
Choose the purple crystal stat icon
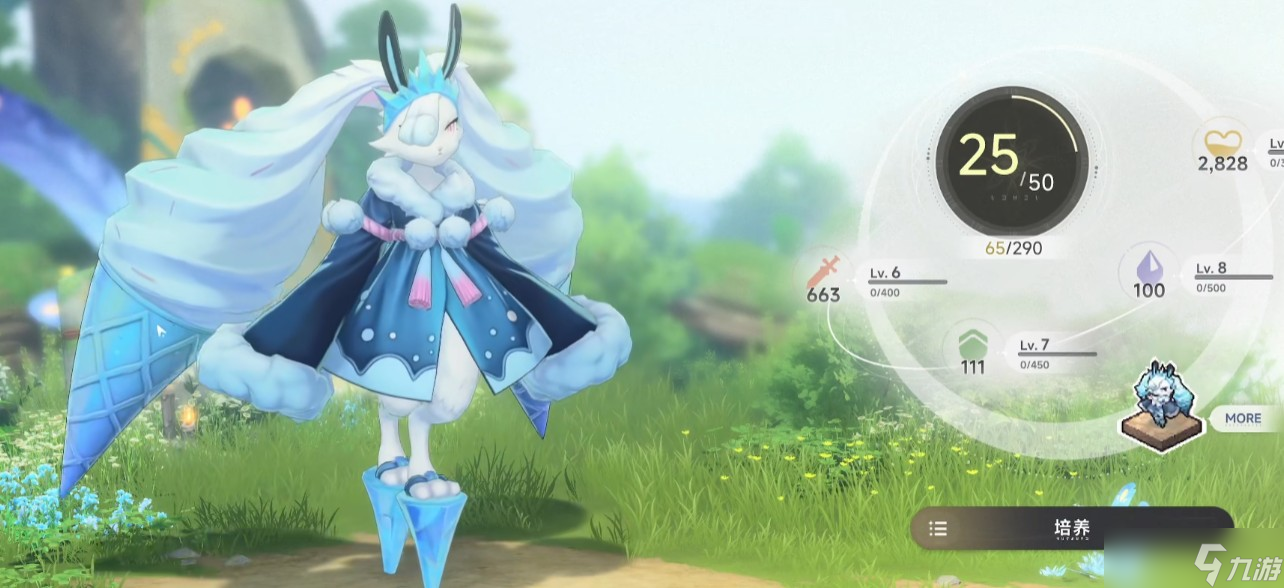point(1149,266)
